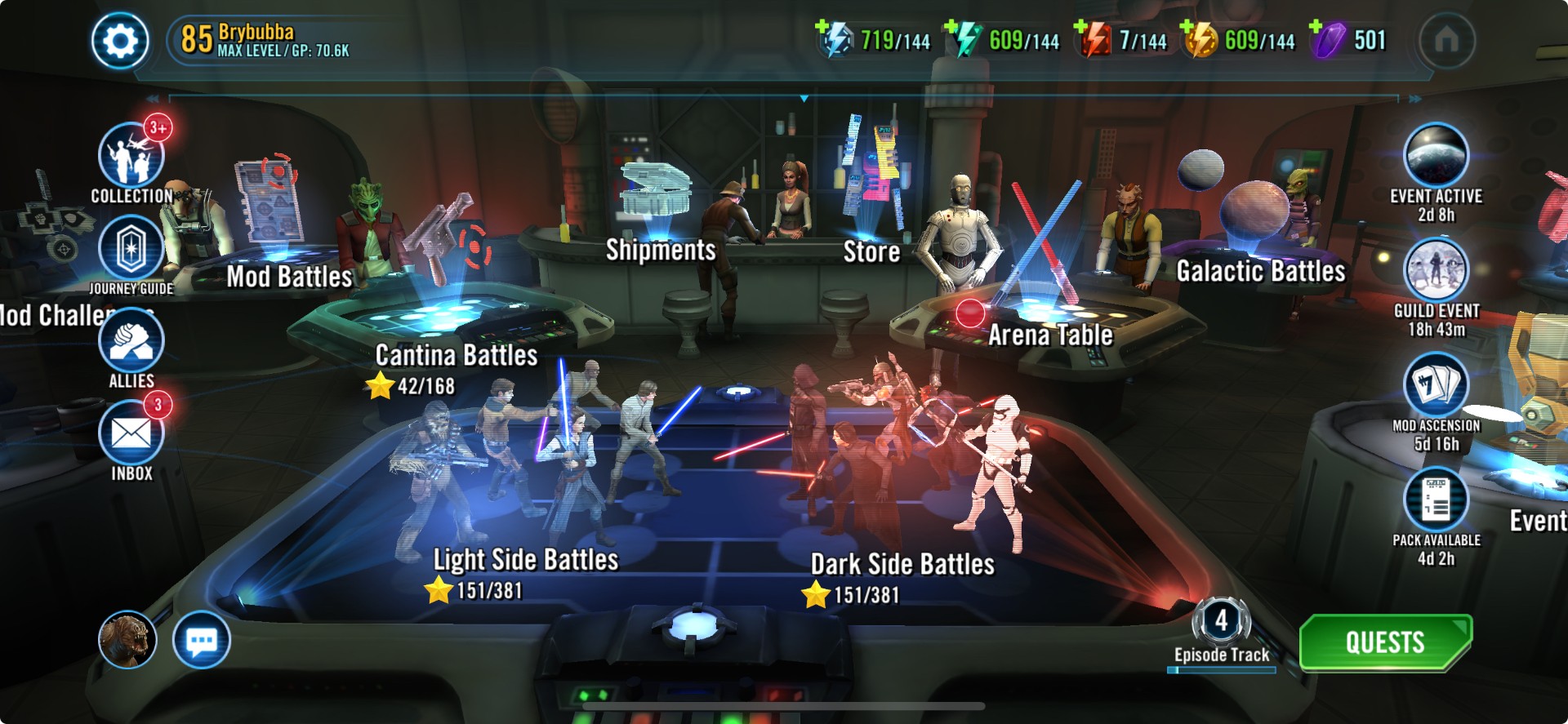Image resolution: width=1568 pixels, height=724 pixels.
Task: Open Cantina Battles table
Action: pos(456,355)
